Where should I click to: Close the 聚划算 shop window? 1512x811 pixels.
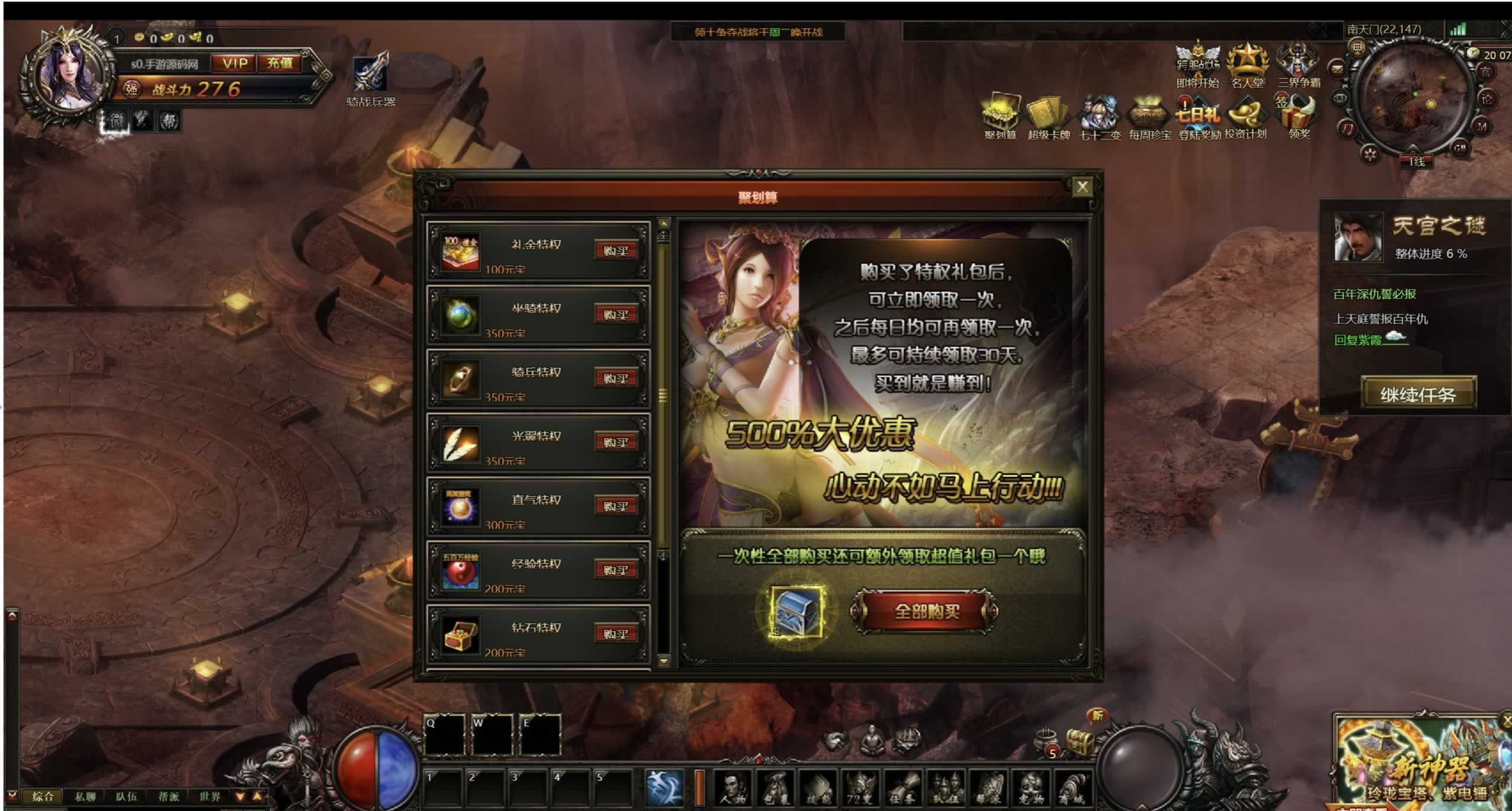tap(1082, 188)
